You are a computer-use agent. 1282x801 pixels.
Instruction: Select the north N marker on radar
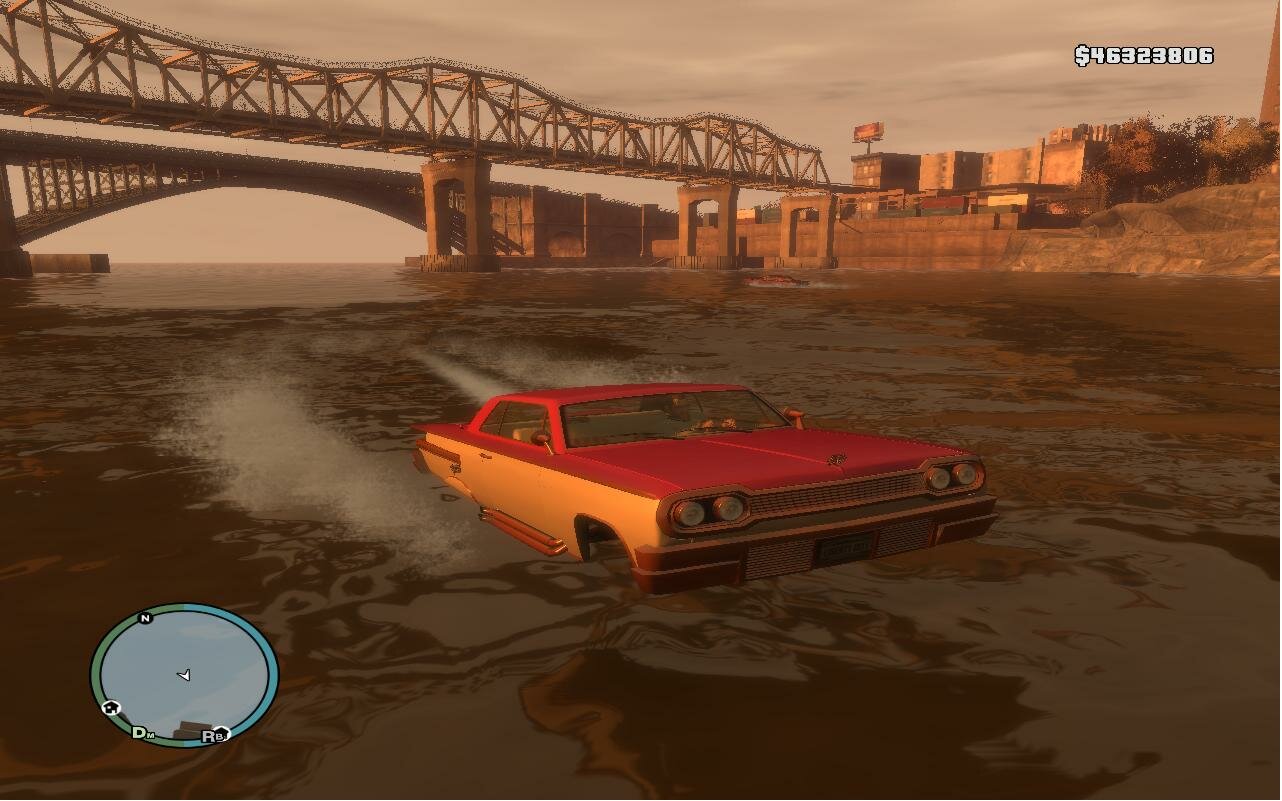145,618
